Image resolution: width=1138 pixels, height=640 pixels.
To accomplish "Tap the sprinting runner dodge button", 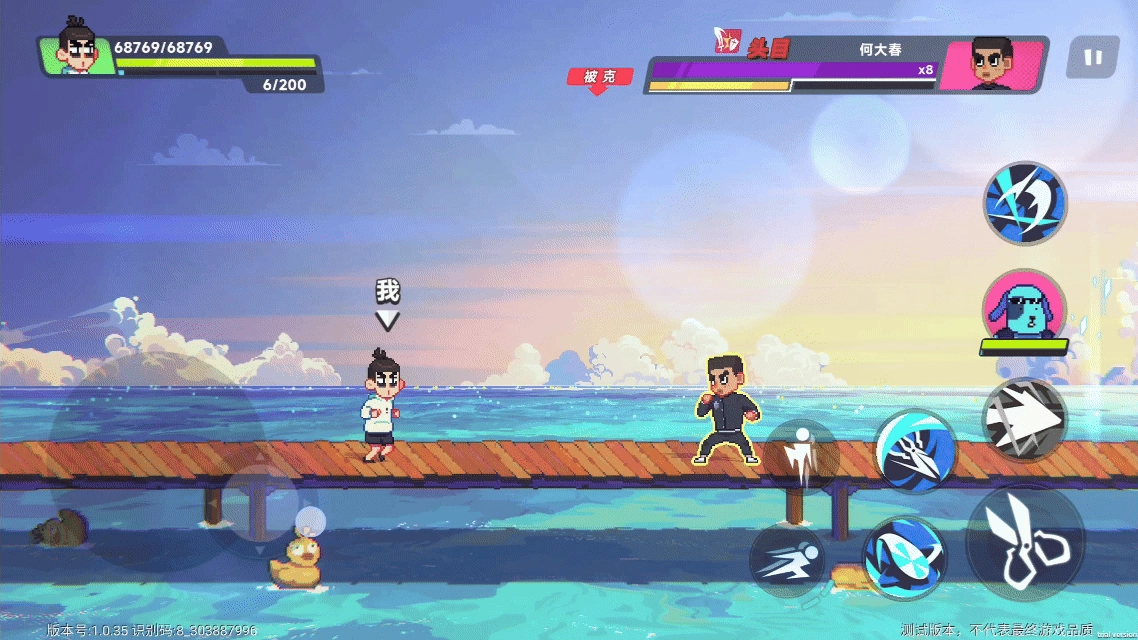I will click(x=787, y=562).
